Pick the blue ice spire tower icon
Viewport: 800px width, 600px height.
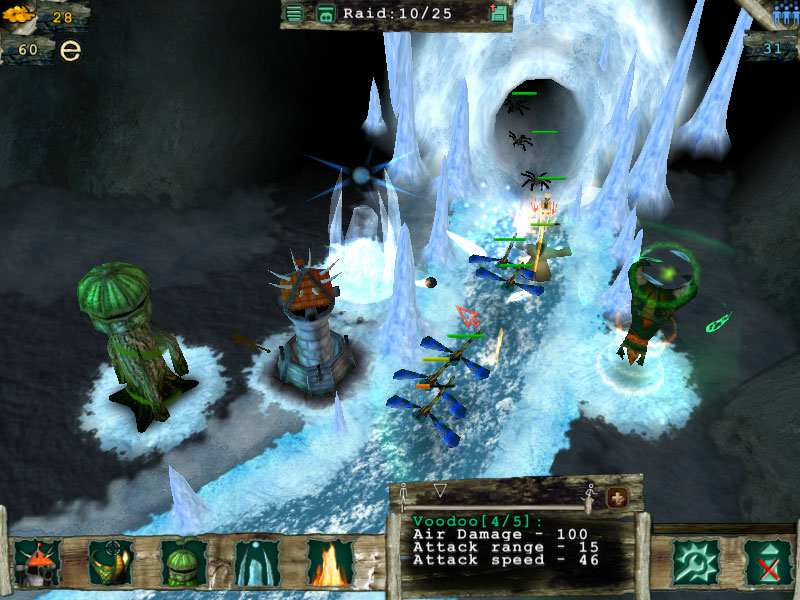(x=257, y=562)
